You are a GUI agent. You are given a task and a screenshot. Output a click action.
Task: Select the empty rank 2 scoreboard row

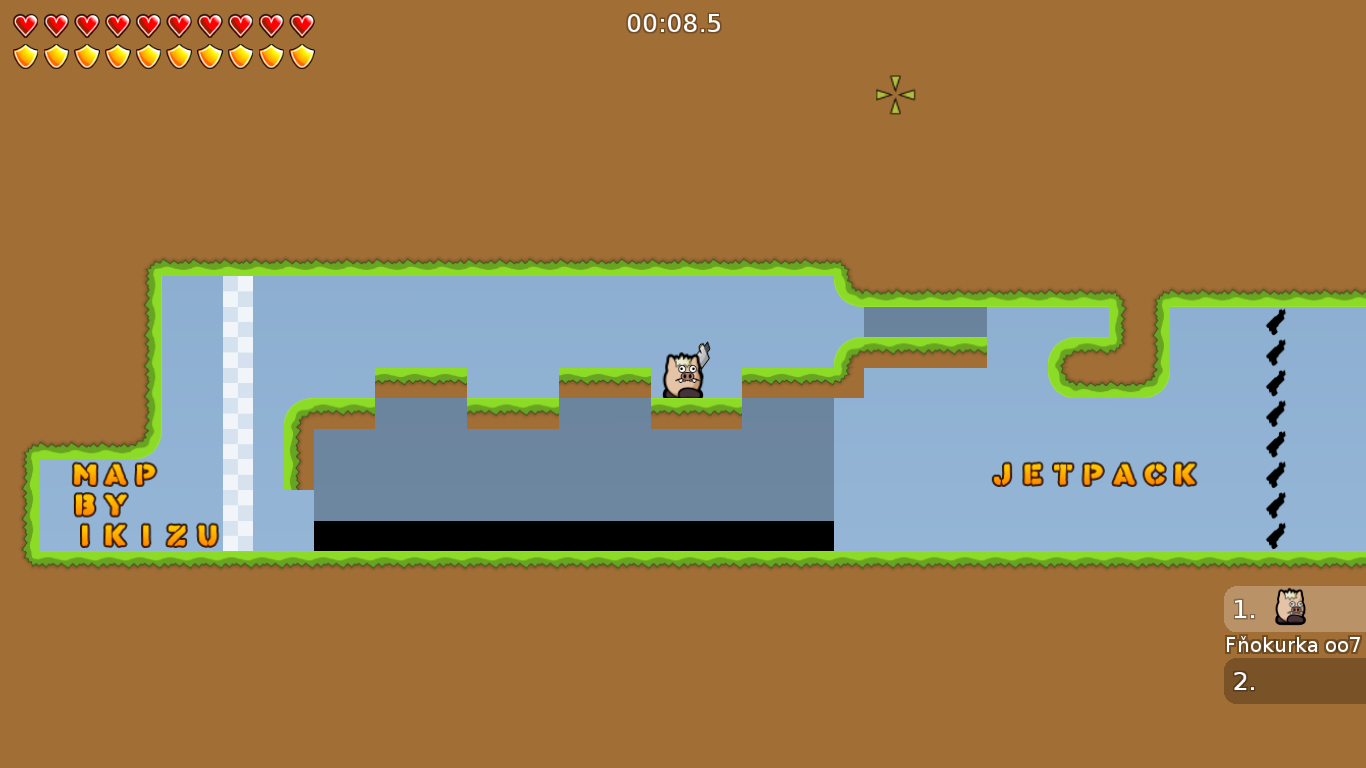coord(1294,681)
